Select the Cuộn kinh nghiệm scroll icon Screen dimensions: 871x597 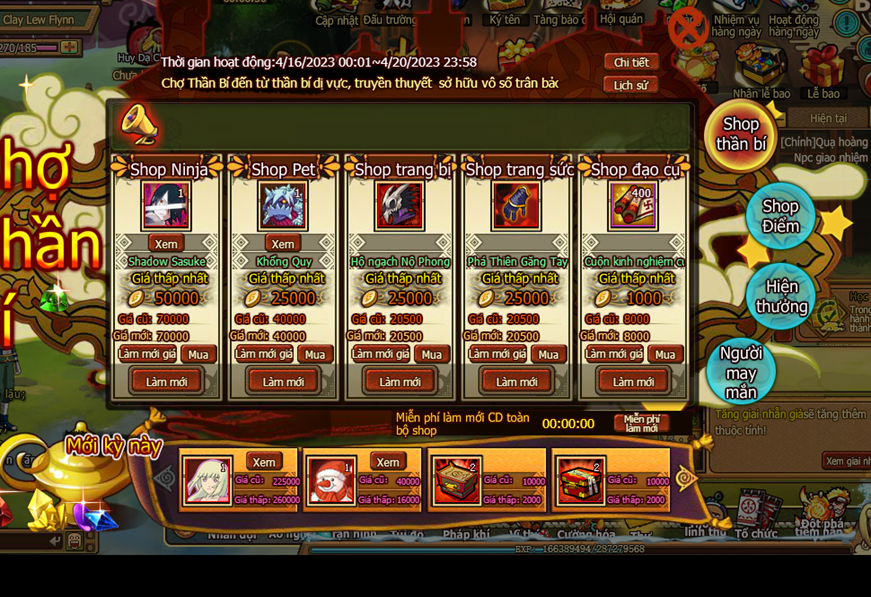pos(633,206)
